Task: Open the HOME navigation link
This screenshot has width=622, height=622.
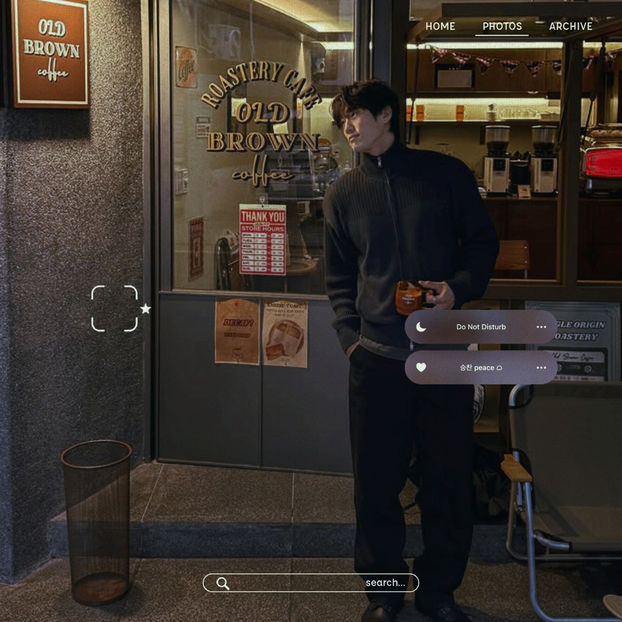Action: tap(440, 27)
